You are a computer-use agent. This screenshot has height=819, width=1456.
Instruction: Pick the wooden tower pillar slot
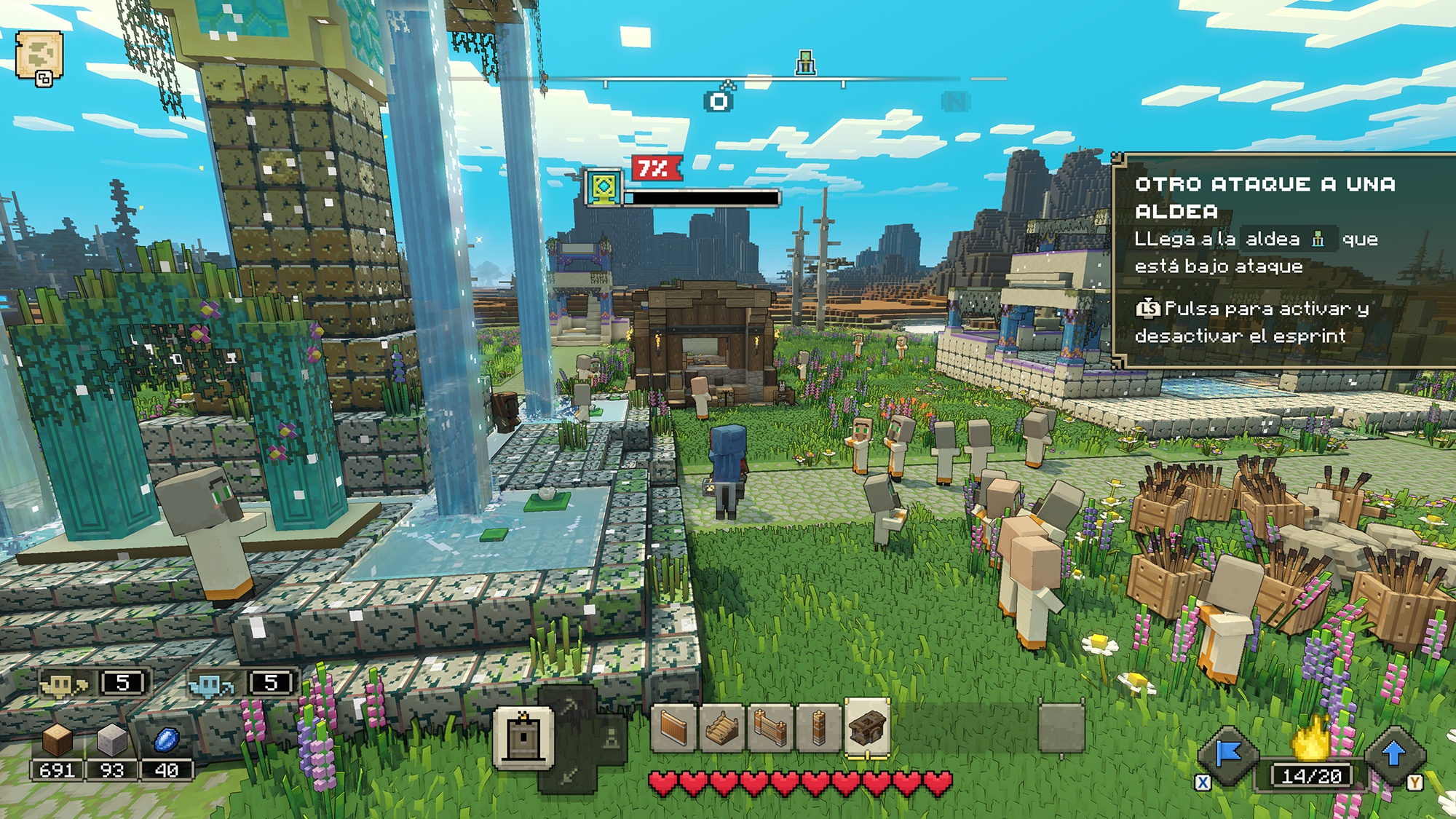click(x=818, y=727)
